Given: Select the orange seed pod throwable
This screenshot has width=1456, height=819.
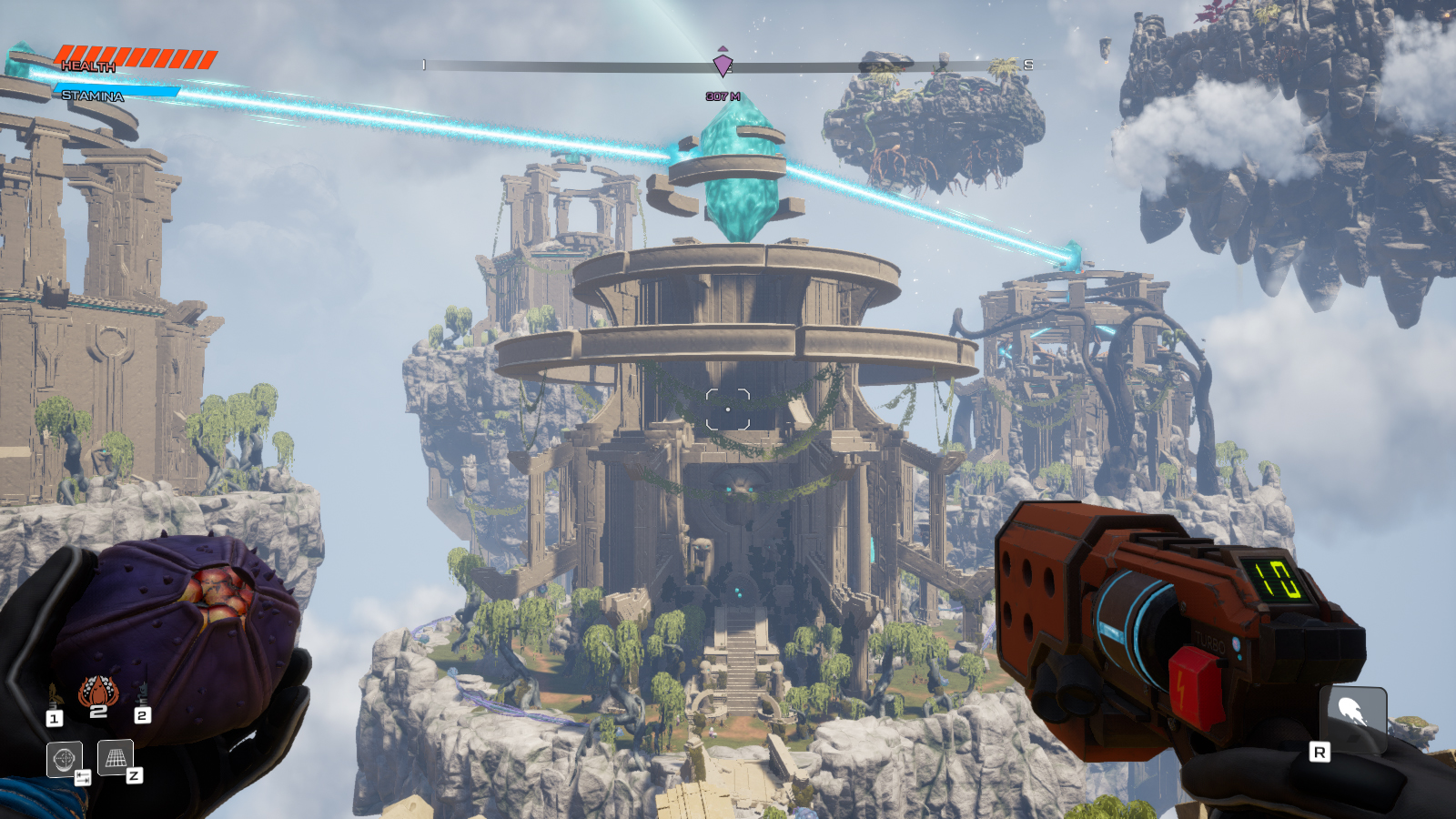Looking at the screenshot, I should 98,693.
